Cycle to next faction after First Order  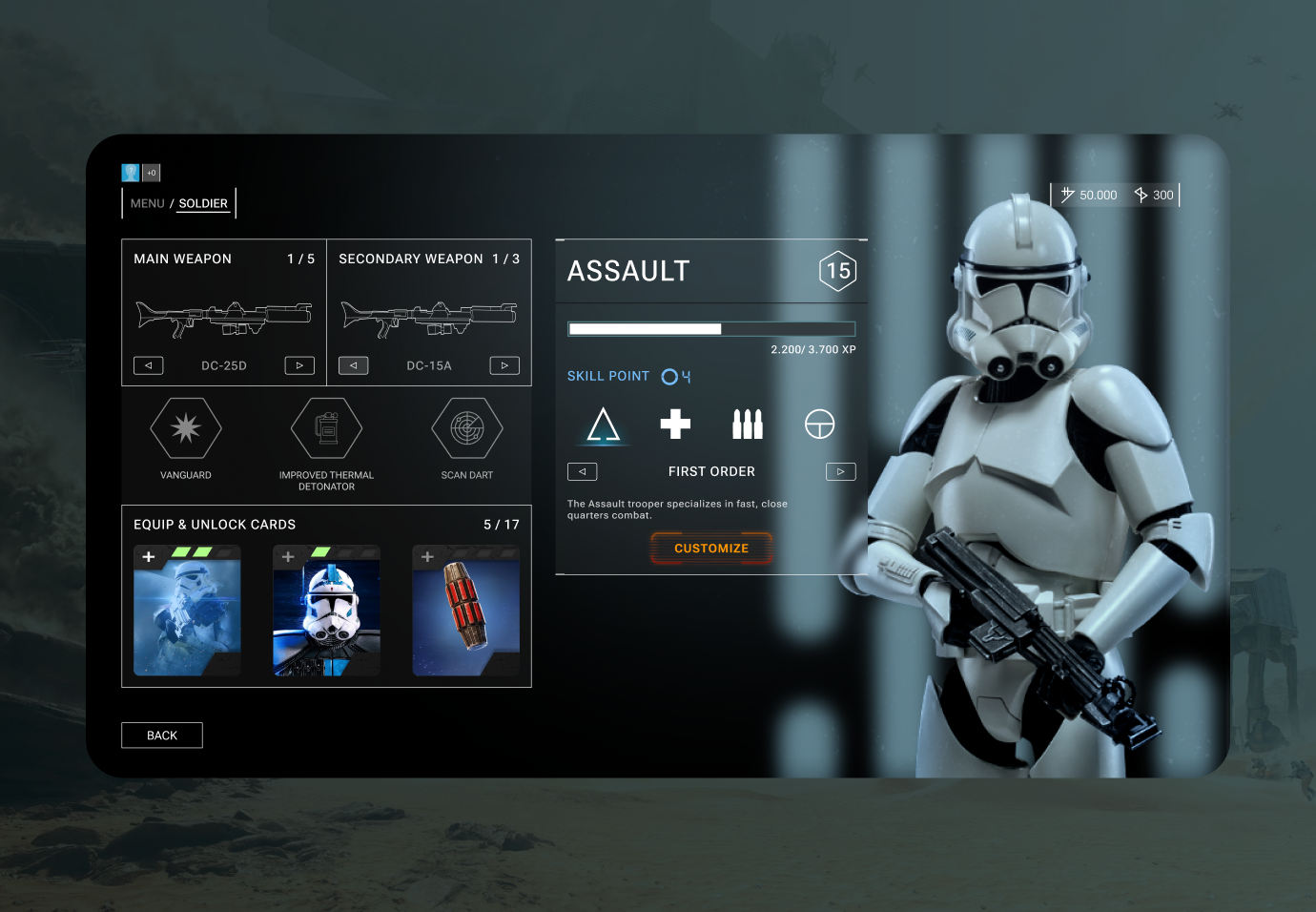tap(840, 471)
